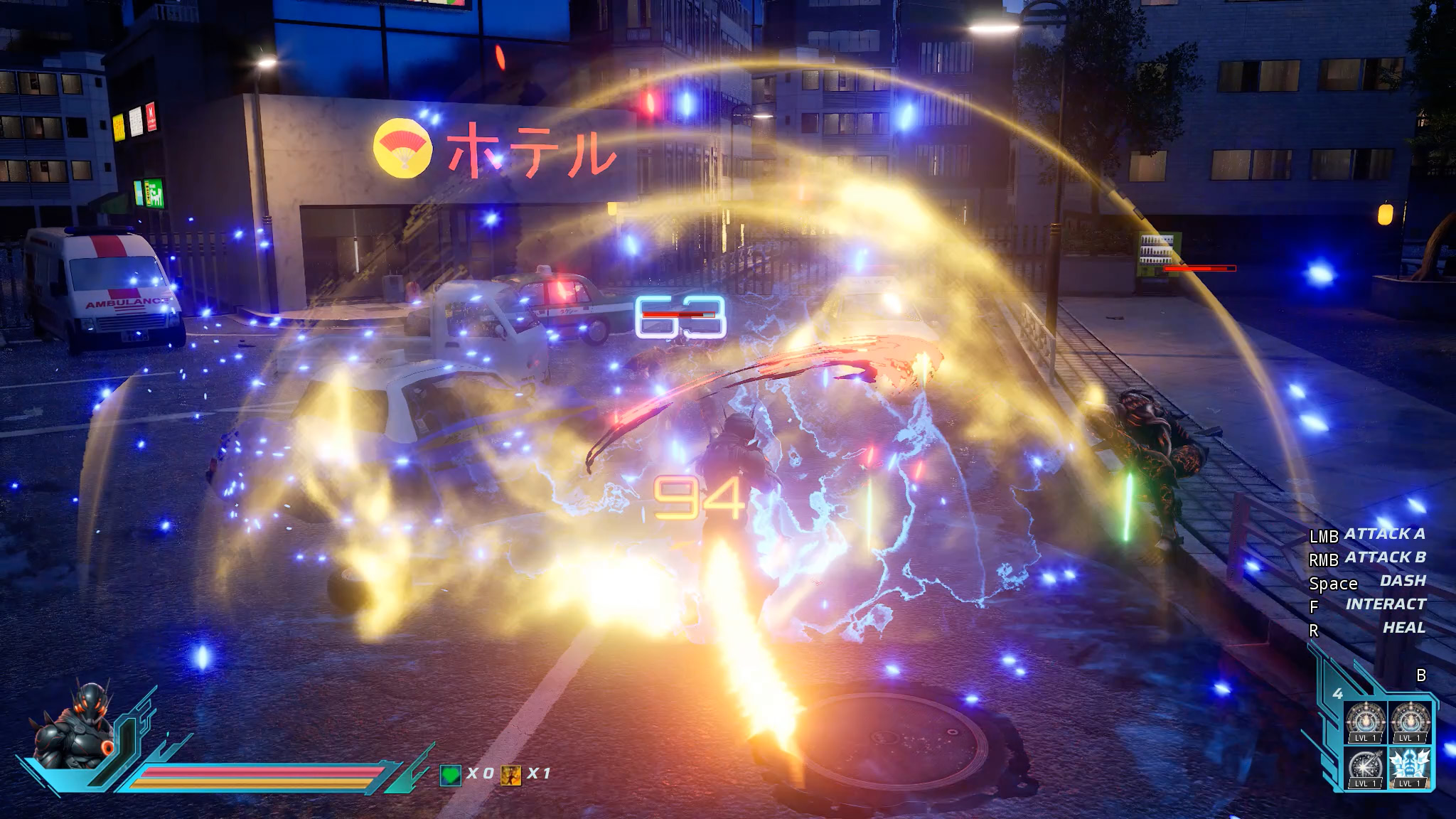This screenshot has width=1456, height=819.
Task: Activate the silver starburst skill
Action: (1365, 766)
